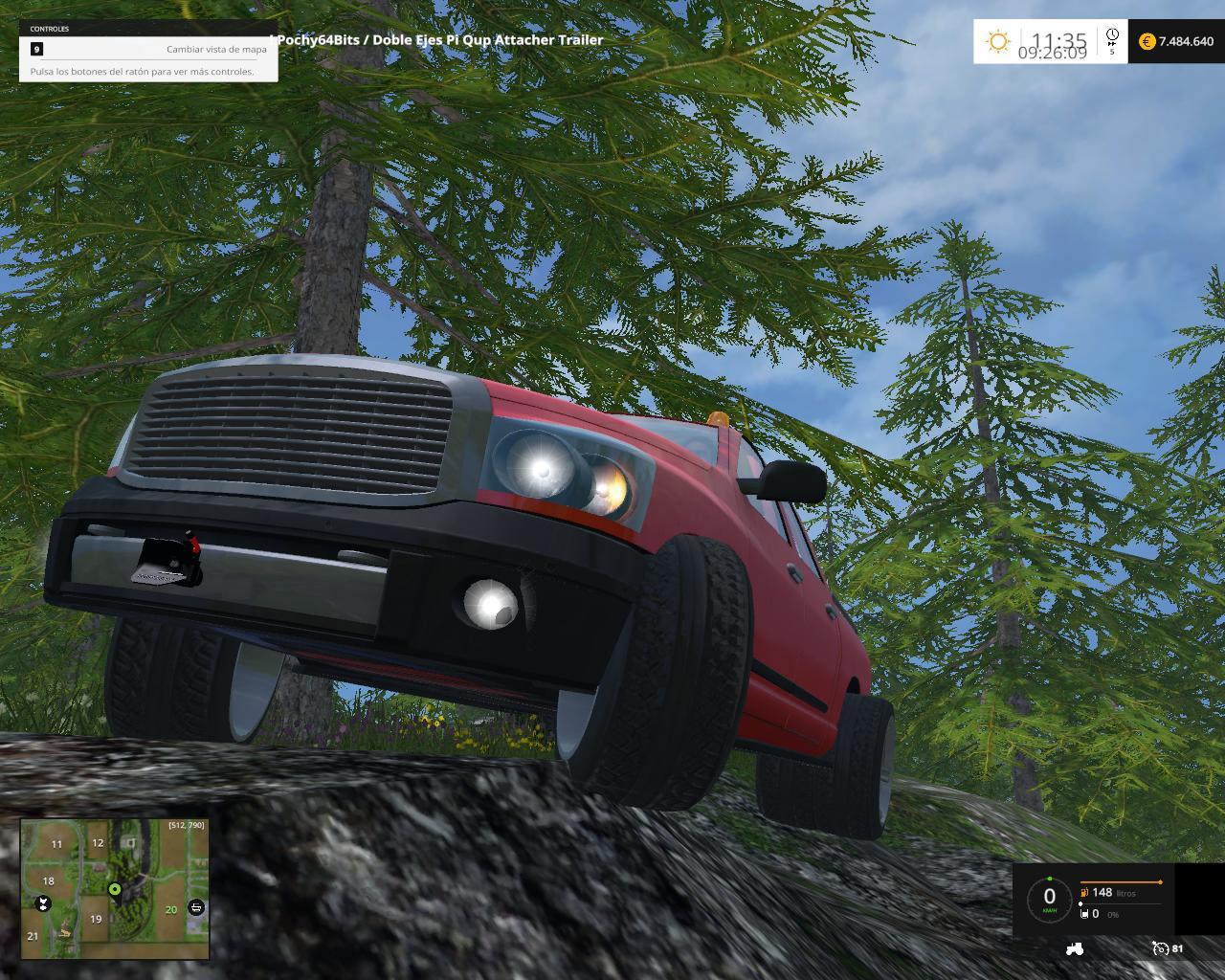Click the tractor vehicle icon
Screen dimensions: 1225x980
[x=1074, y=948]
